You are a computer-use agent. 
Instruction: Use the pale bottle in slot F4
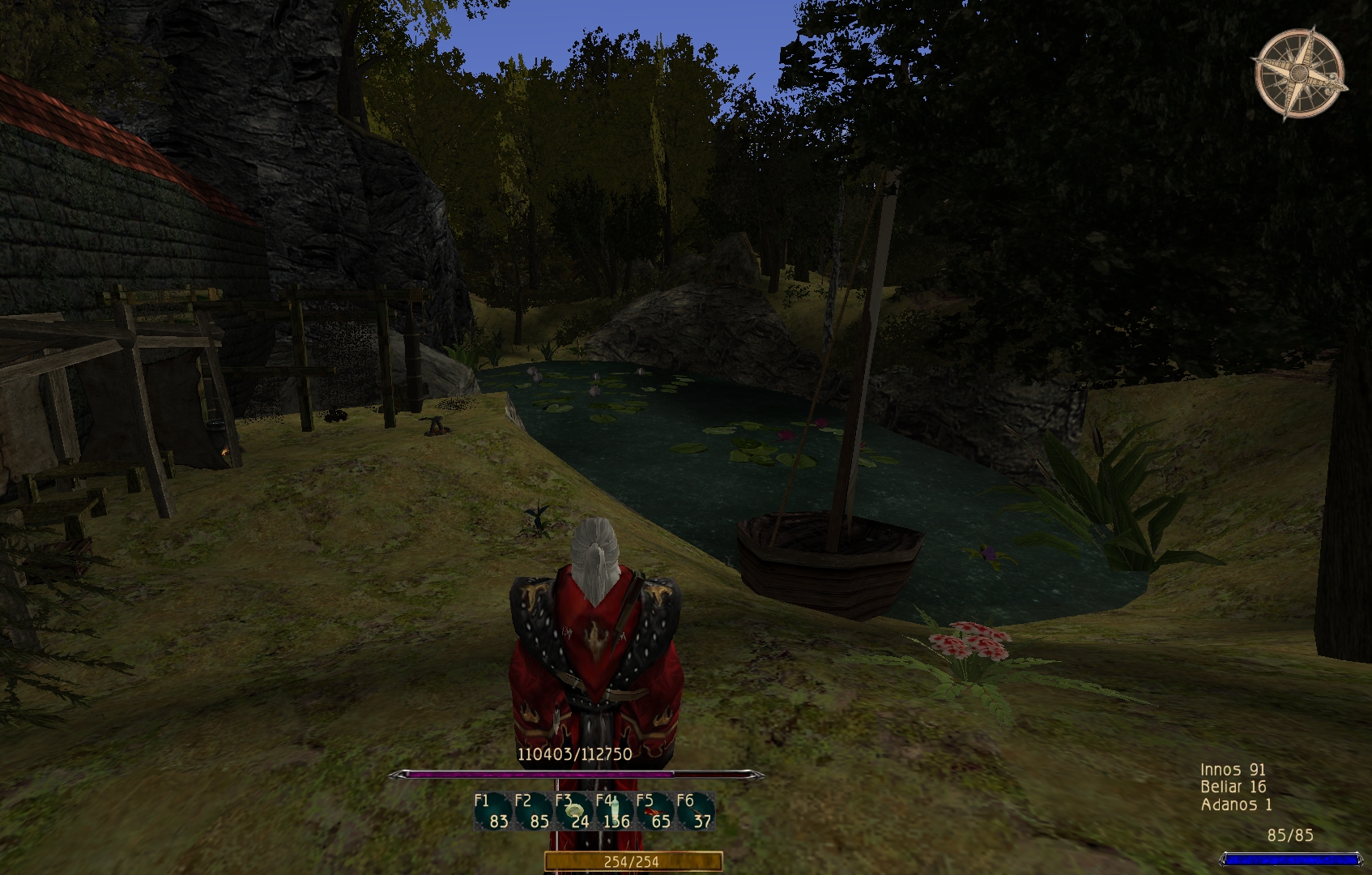614,812
